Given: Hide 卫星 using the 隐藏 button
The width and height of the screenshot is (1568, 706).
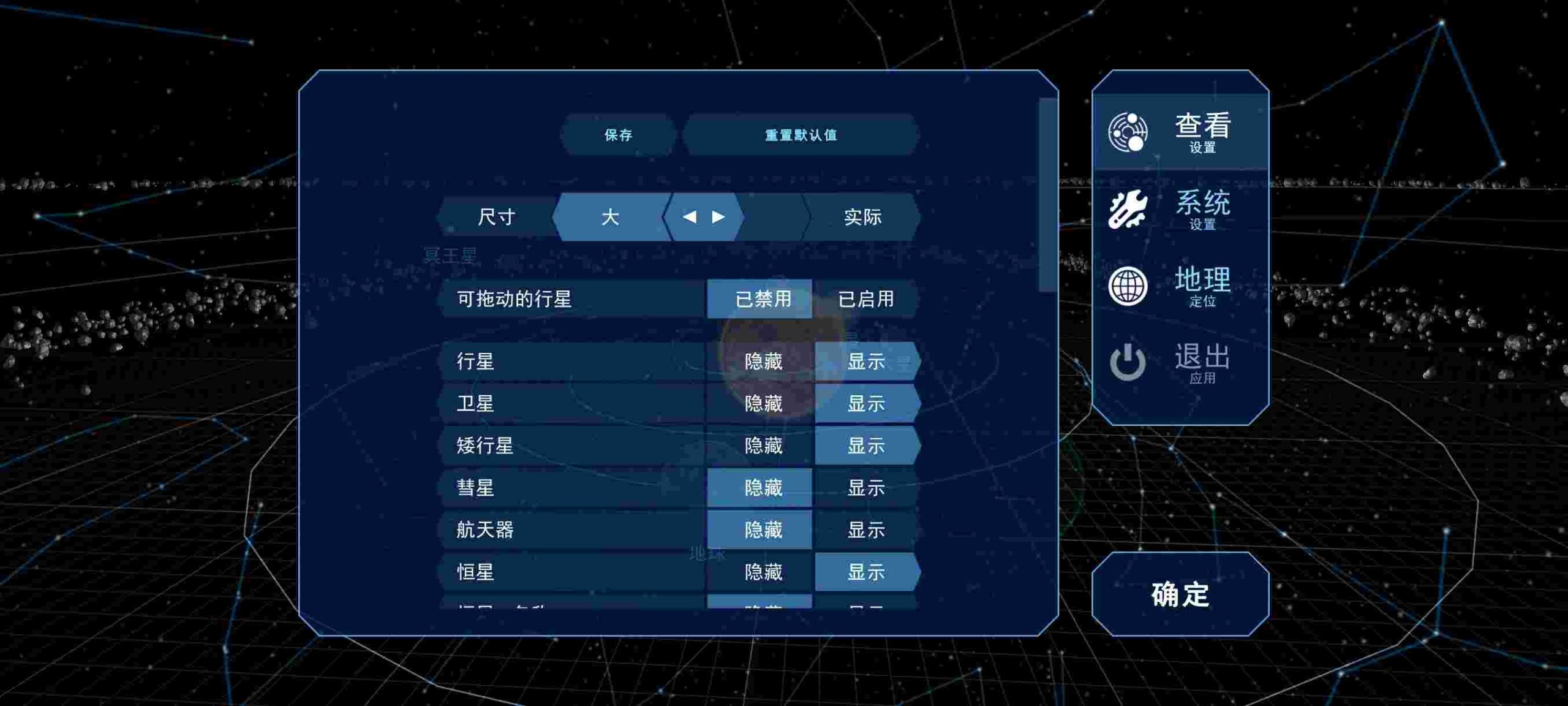Looking at the screenshot, I should [x=763, y=404].
